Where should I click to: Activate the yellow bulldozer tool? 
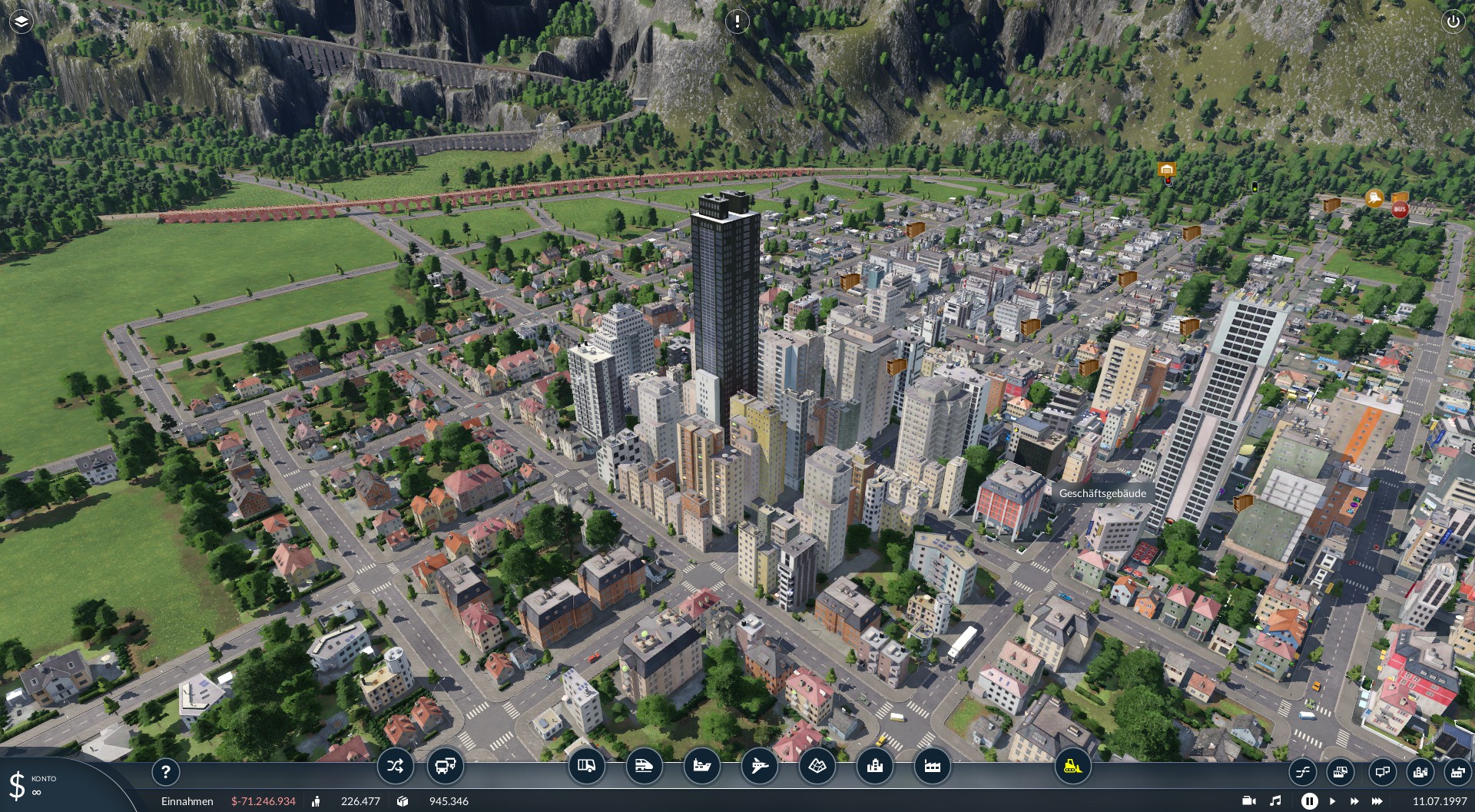coord(1072,766)
